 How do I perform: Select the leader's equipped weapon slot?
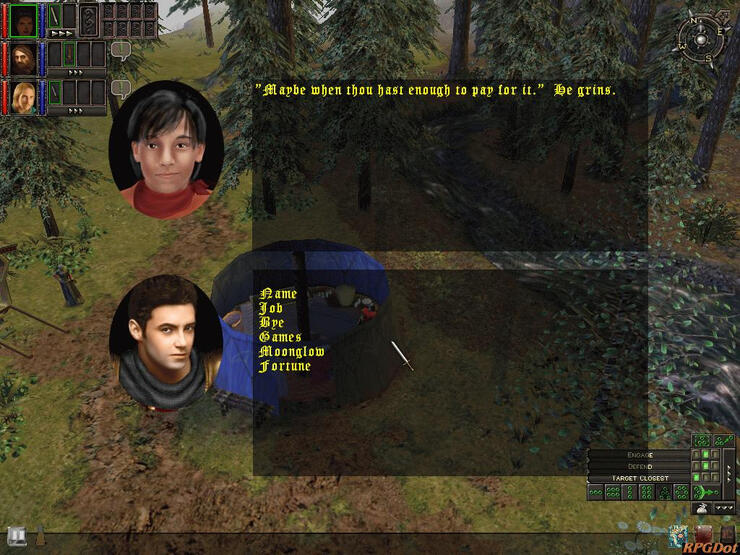[x=56, y=17]
